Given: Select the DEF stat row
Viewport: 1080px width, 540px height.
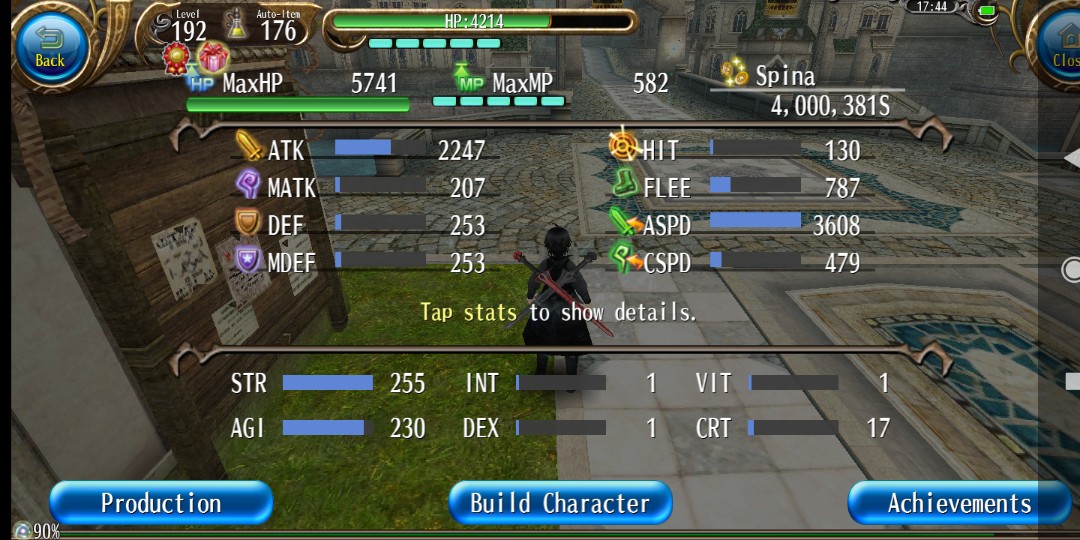Looking at the screenshot, I should 360,225.
